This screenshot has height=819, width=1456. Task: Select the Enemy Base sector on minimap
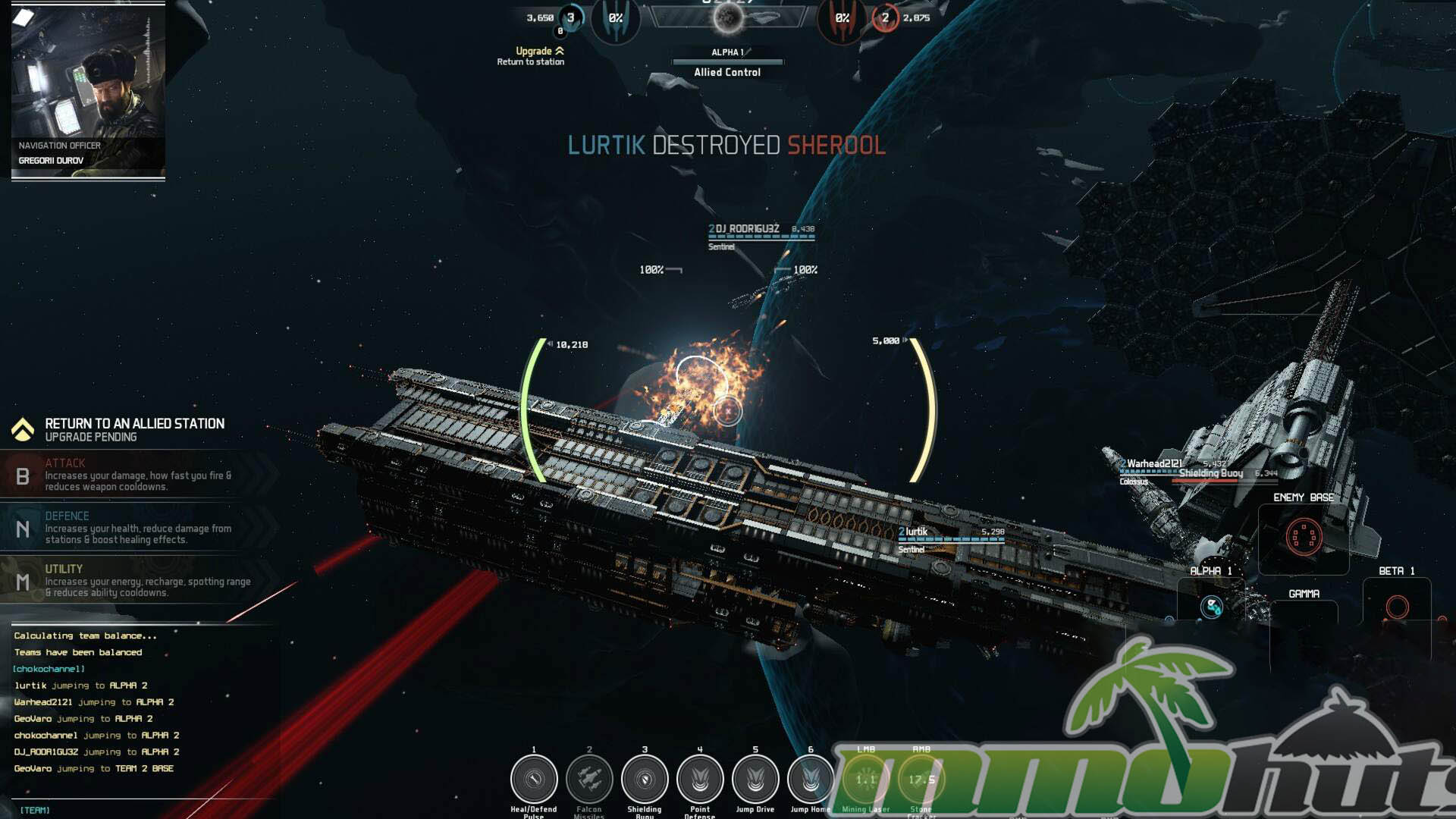1304,537
